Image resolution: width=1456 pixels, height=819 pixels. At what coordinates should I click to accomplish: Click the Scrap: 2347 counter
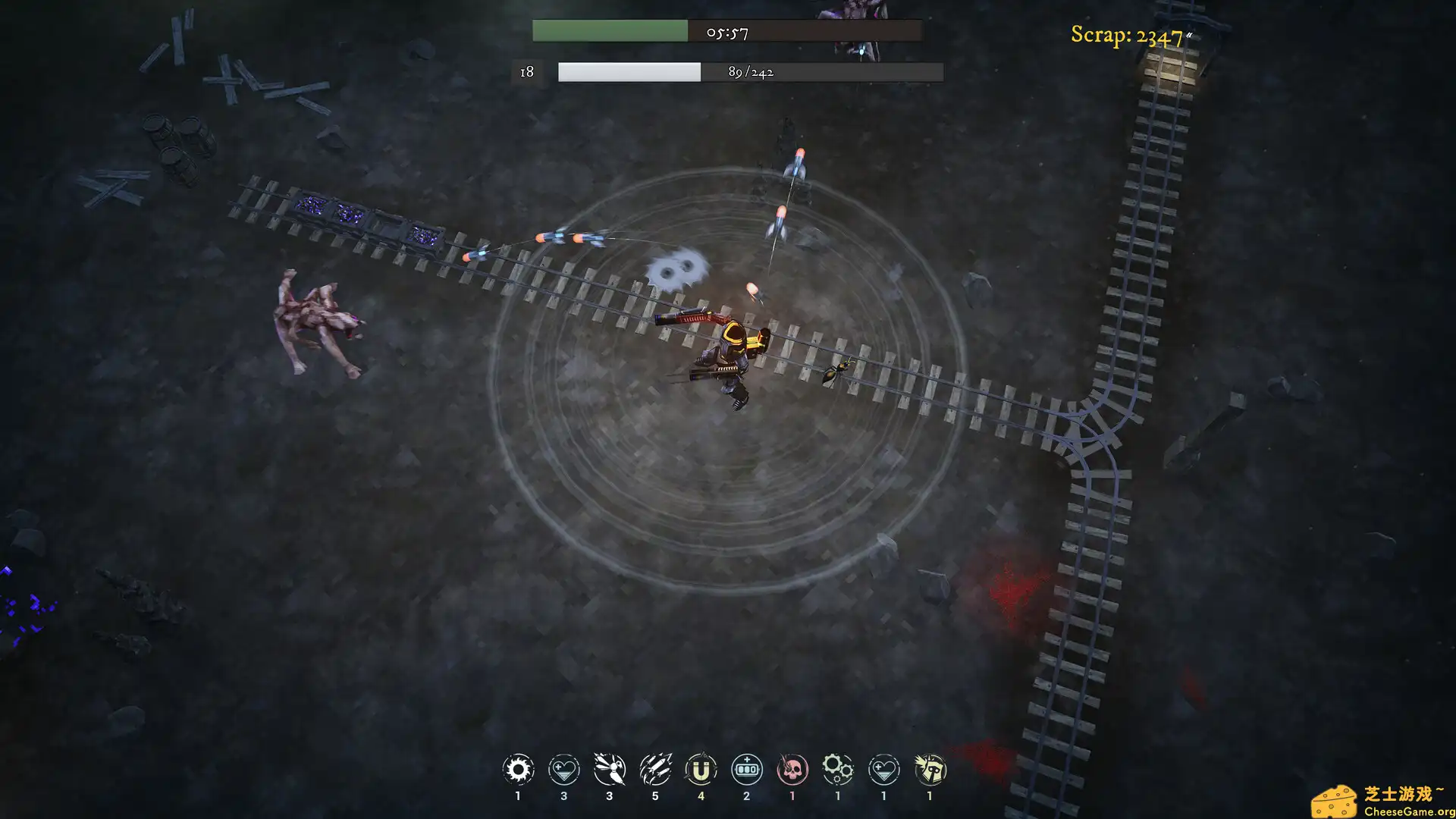point(1126,34)
